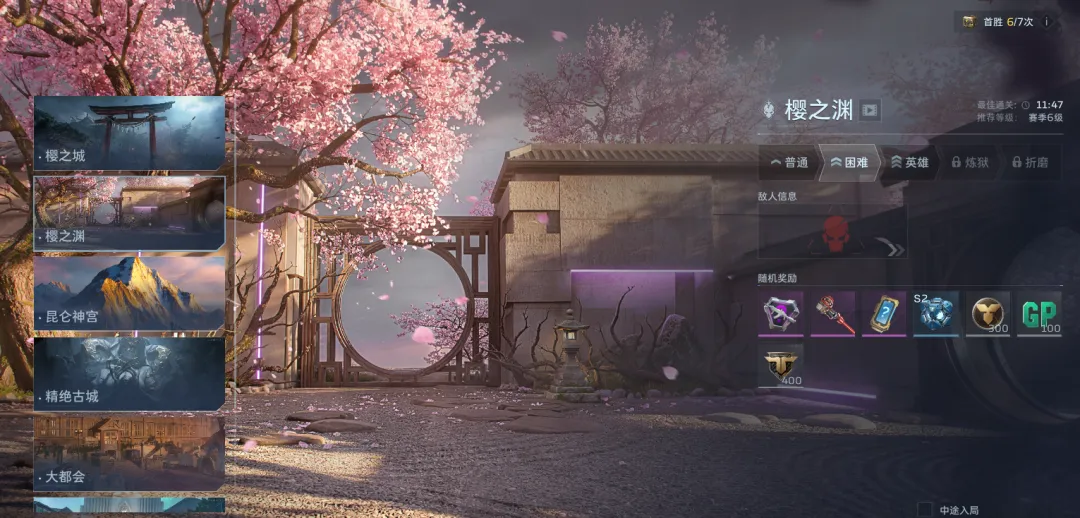Choose the 大都会 map tile
Image resolution: width=1080 pixels, height=518 pixels.
[129, 452]
